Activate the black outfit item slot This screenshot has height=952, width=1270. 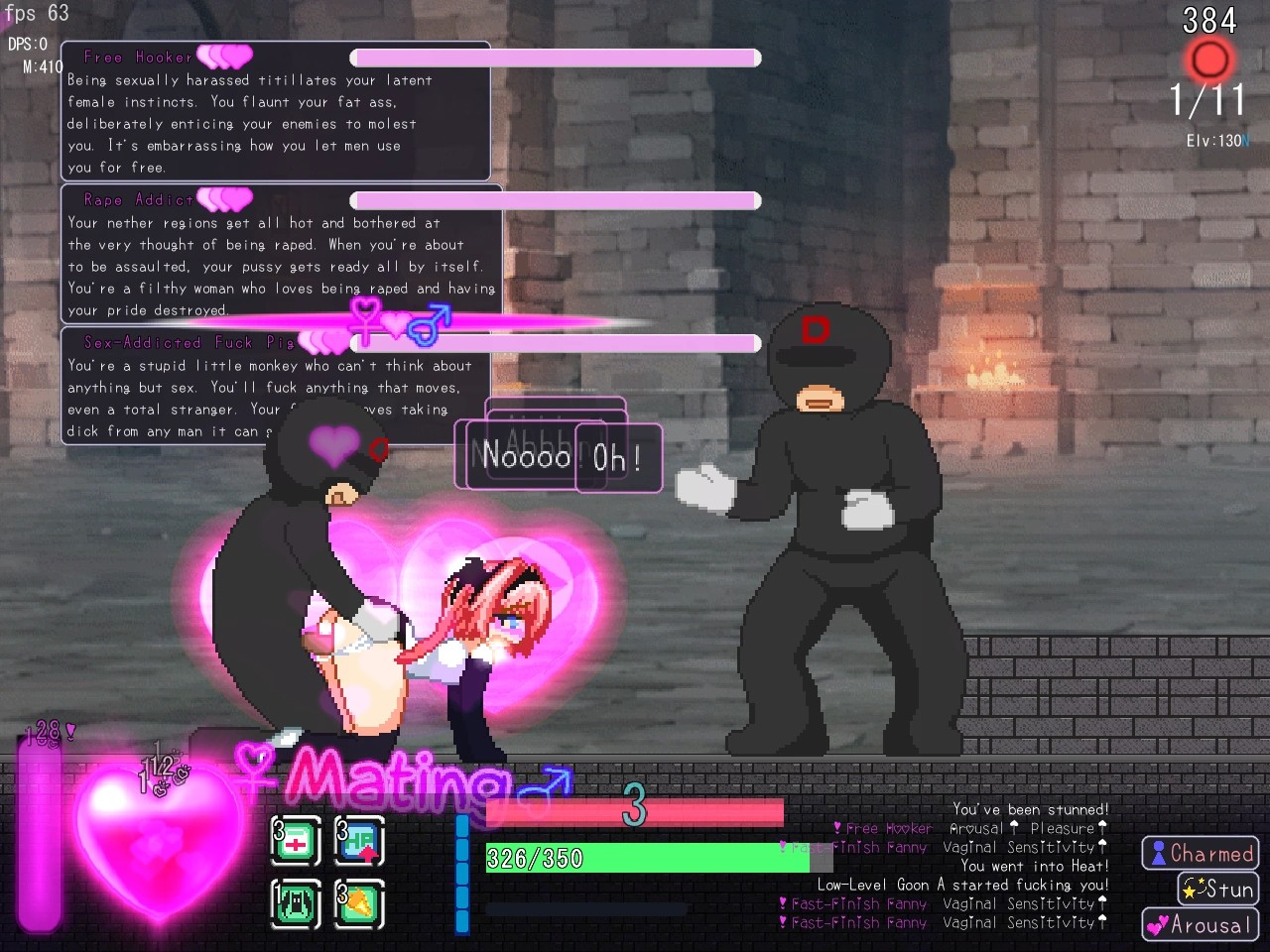pyautogui.click(x=296, y=903)
